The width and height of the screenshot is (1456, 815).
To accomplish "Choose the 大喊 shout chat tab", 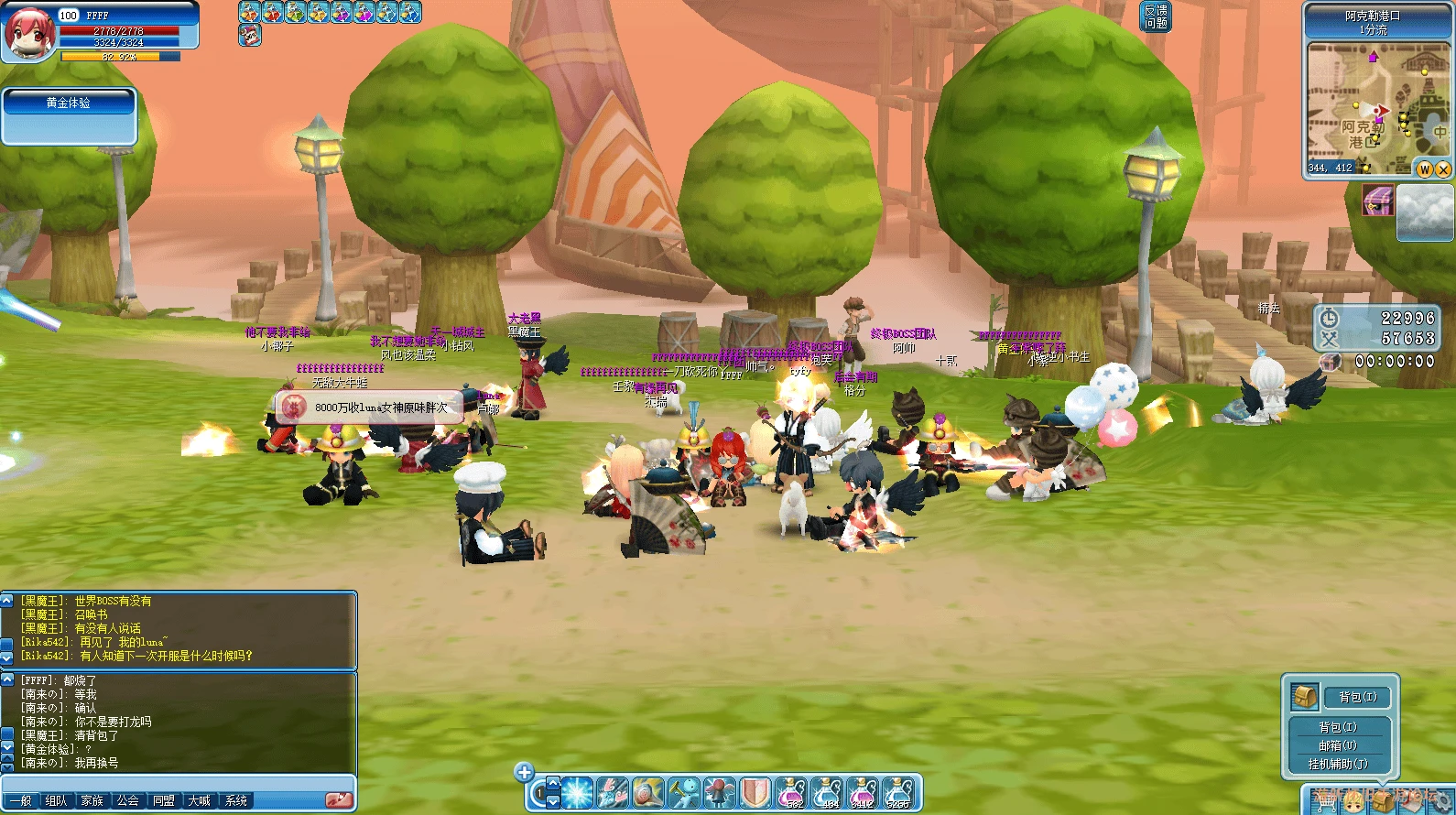I will [x=200, y=800].
